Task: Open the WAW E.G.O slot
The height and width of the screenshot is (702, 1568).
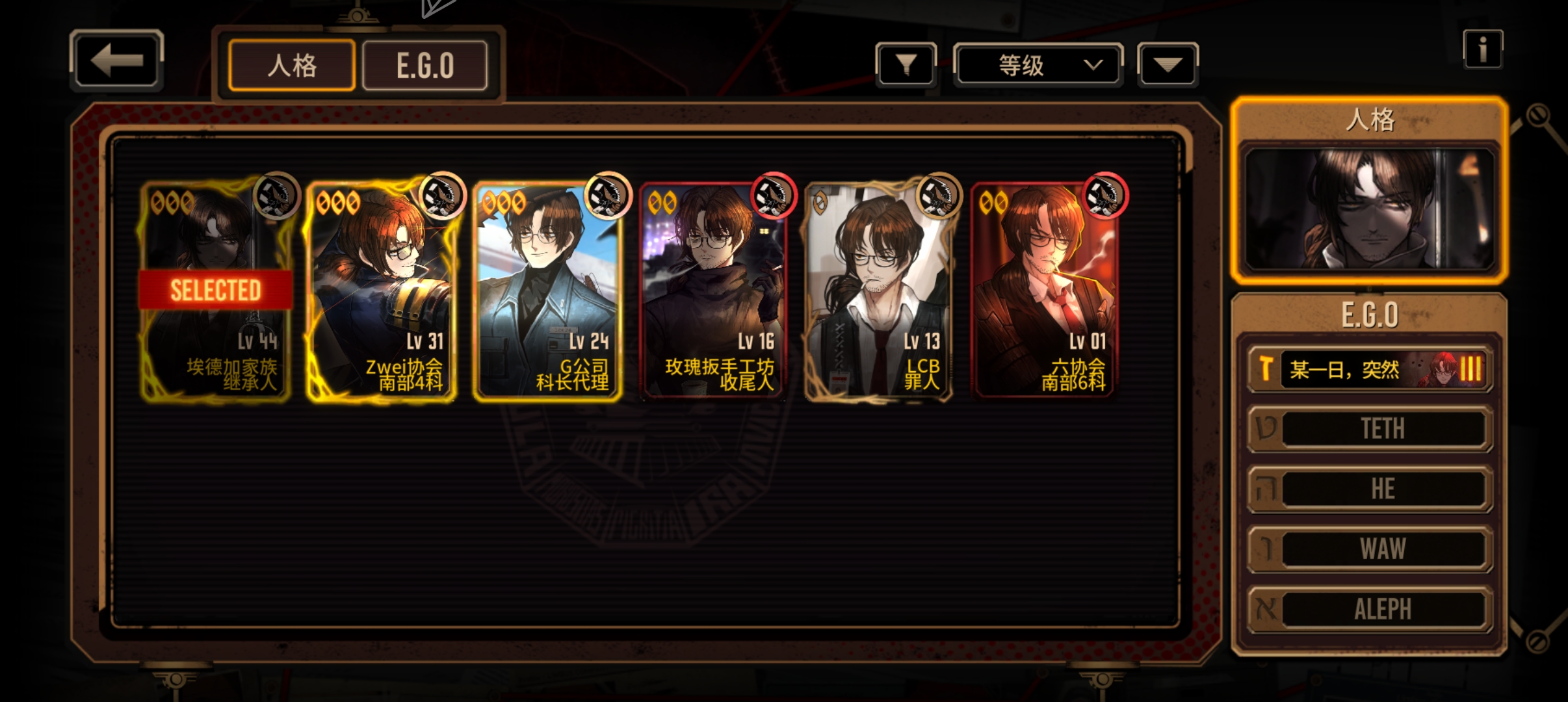Action: [1370, 549]
